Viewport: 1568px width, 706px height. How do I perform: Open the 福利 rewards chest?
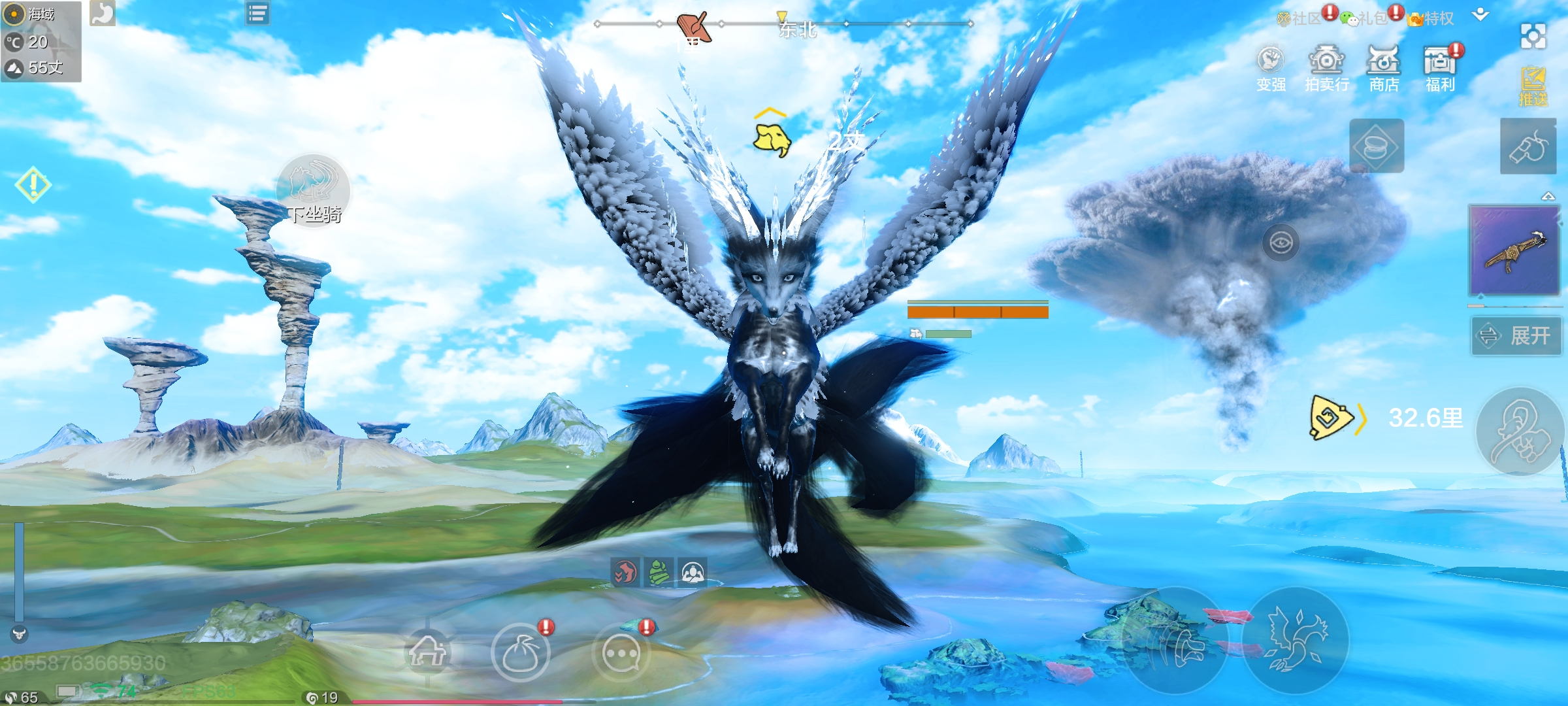tap(1440, 68)
